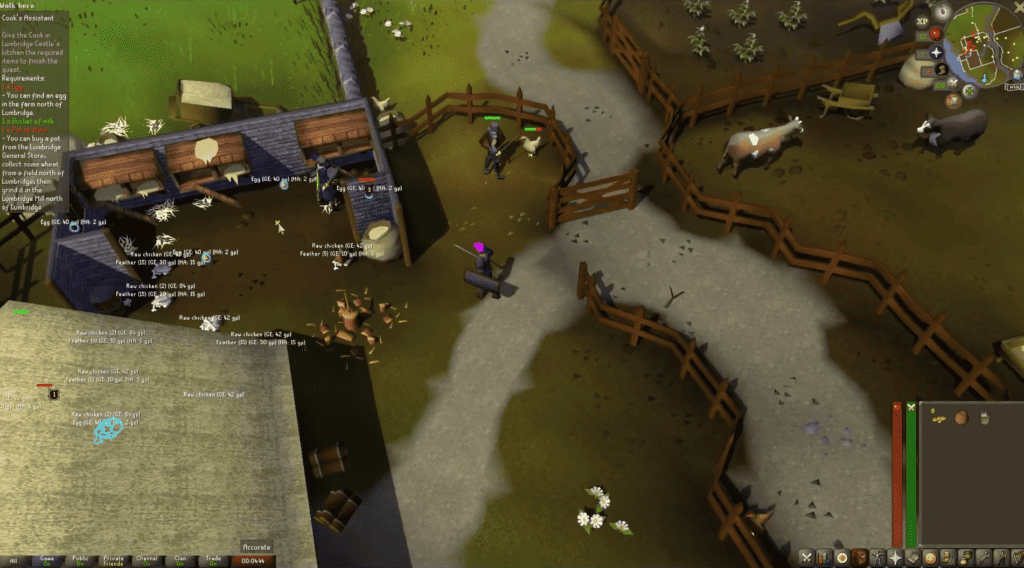
Task: Show the Worn Equipment tab
Action: coord(878,557)
